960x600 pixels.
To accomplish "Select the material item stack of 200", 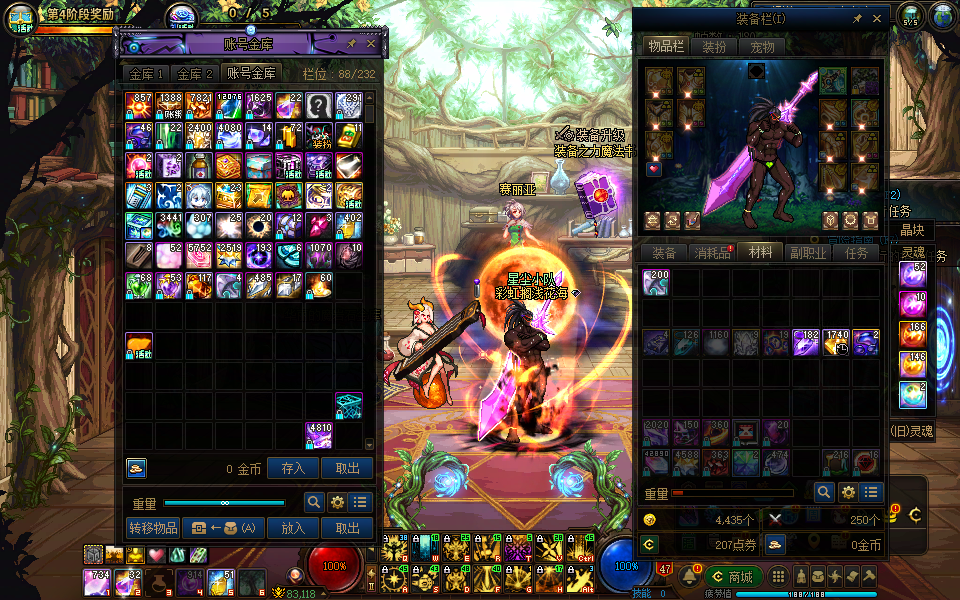I will (655, 282).
